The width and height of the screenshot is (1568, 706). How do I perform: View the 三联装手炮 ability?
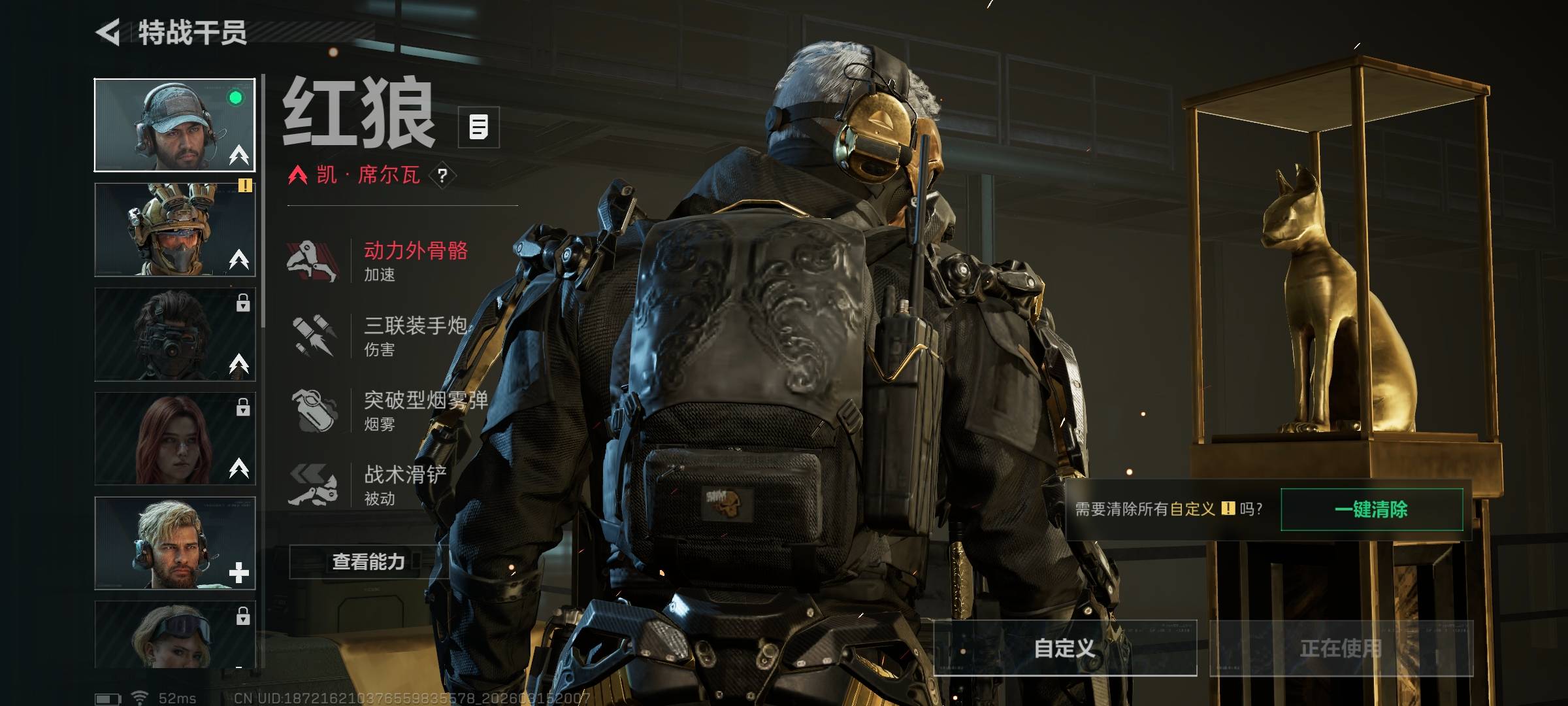click(392, 335)
